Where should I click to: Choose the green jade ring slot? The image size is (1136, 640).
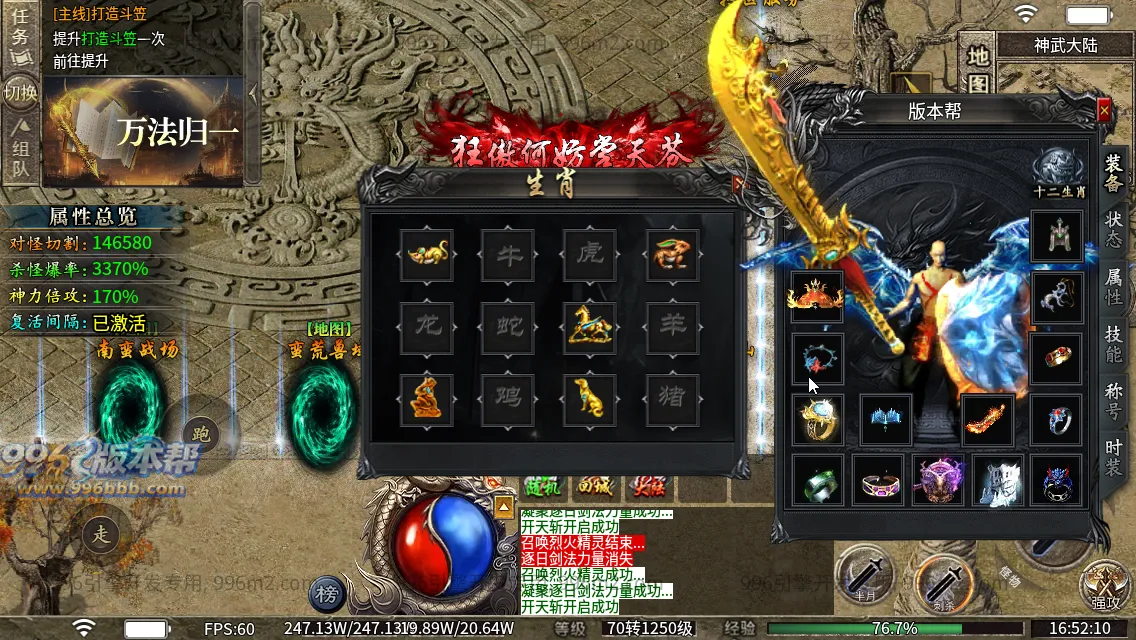pyautogui.click(x=818, y=481)
